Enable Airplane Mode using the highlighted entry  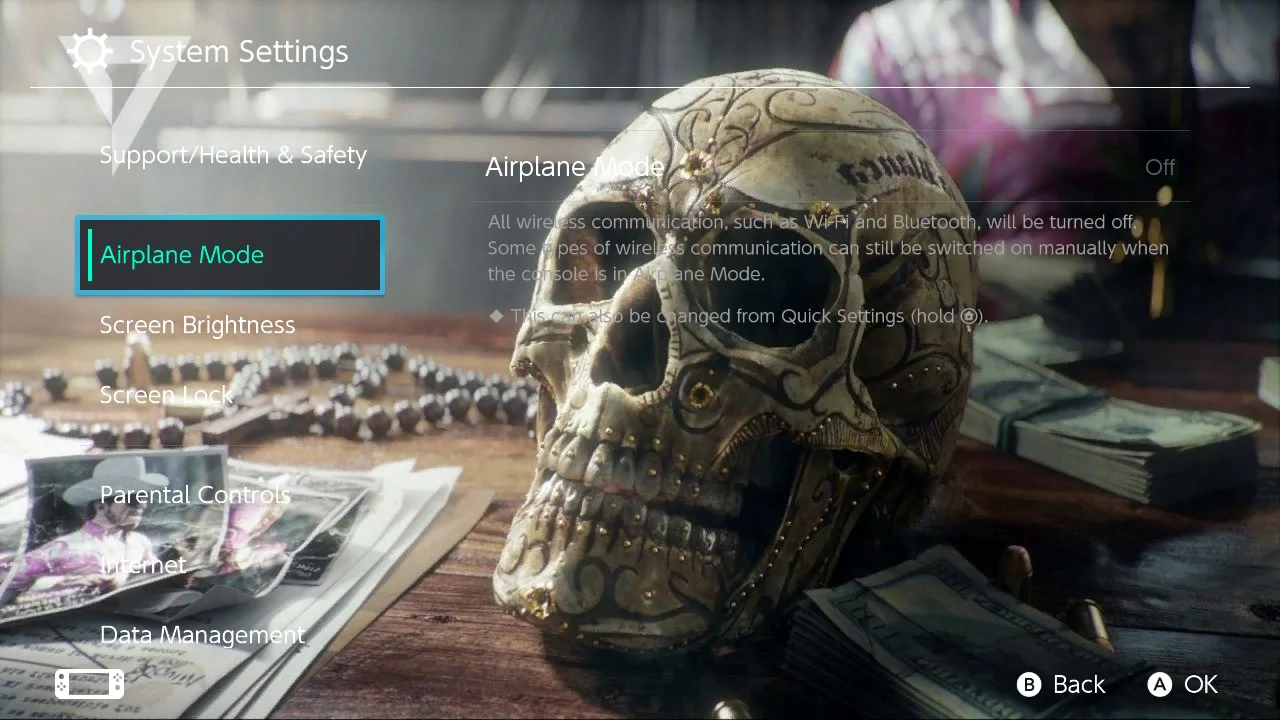click(229, 255)
